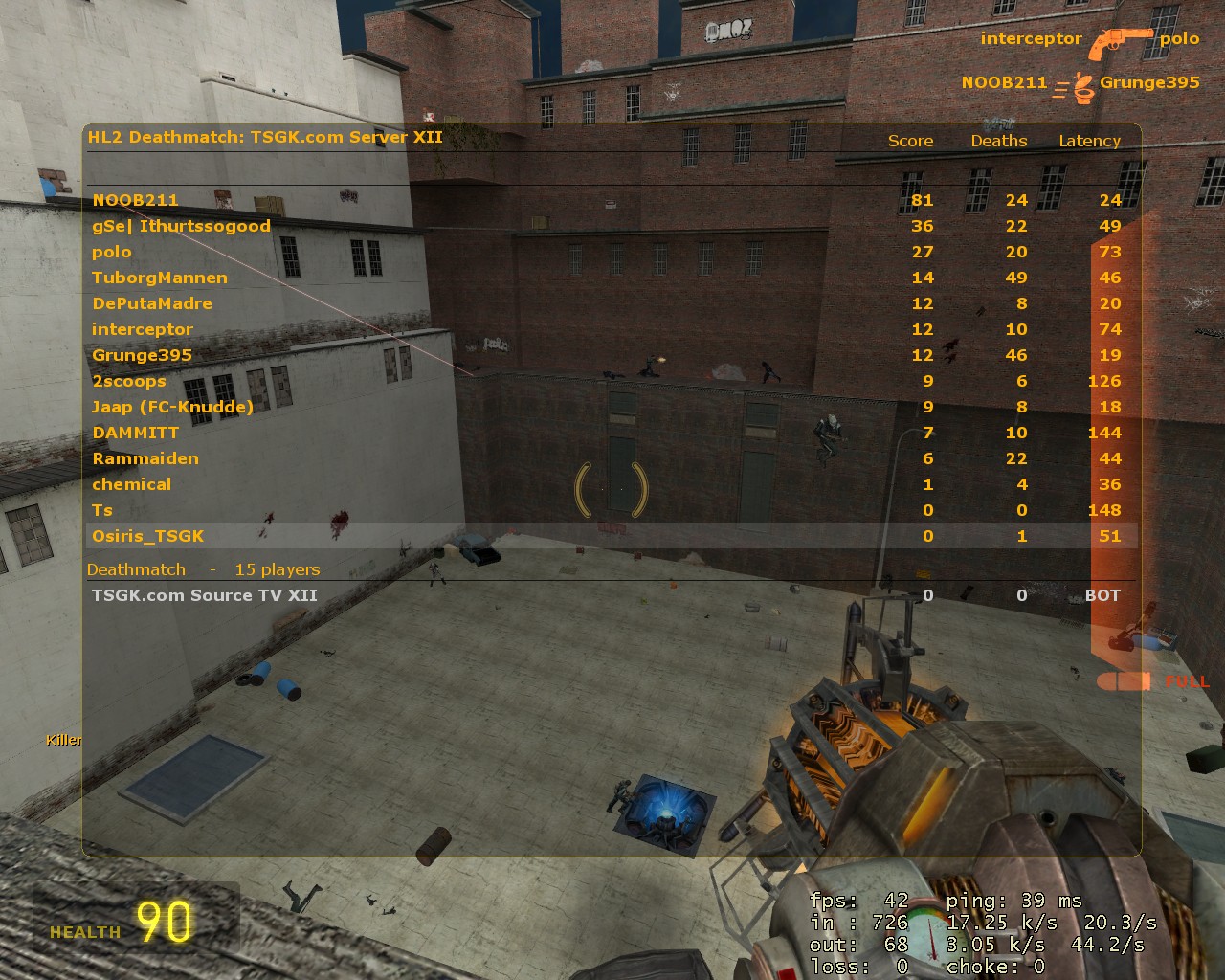Viewport: 1225px width, 980px height.
Task: Click the HL2 Deathmatch server title bar
Action: click(265, 137)
